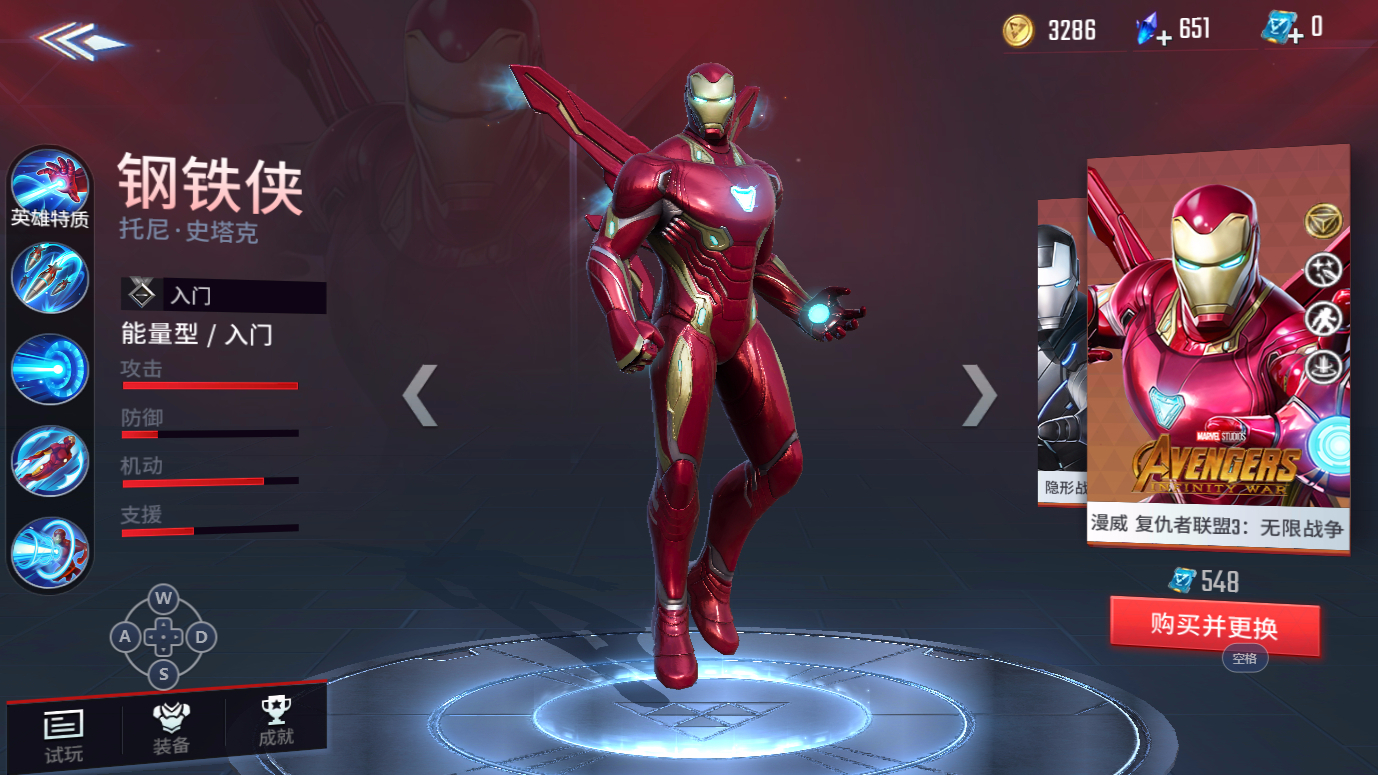Open the 装备 equipment tab
This screenshot has width=1378, height=775.
(172, 729)
